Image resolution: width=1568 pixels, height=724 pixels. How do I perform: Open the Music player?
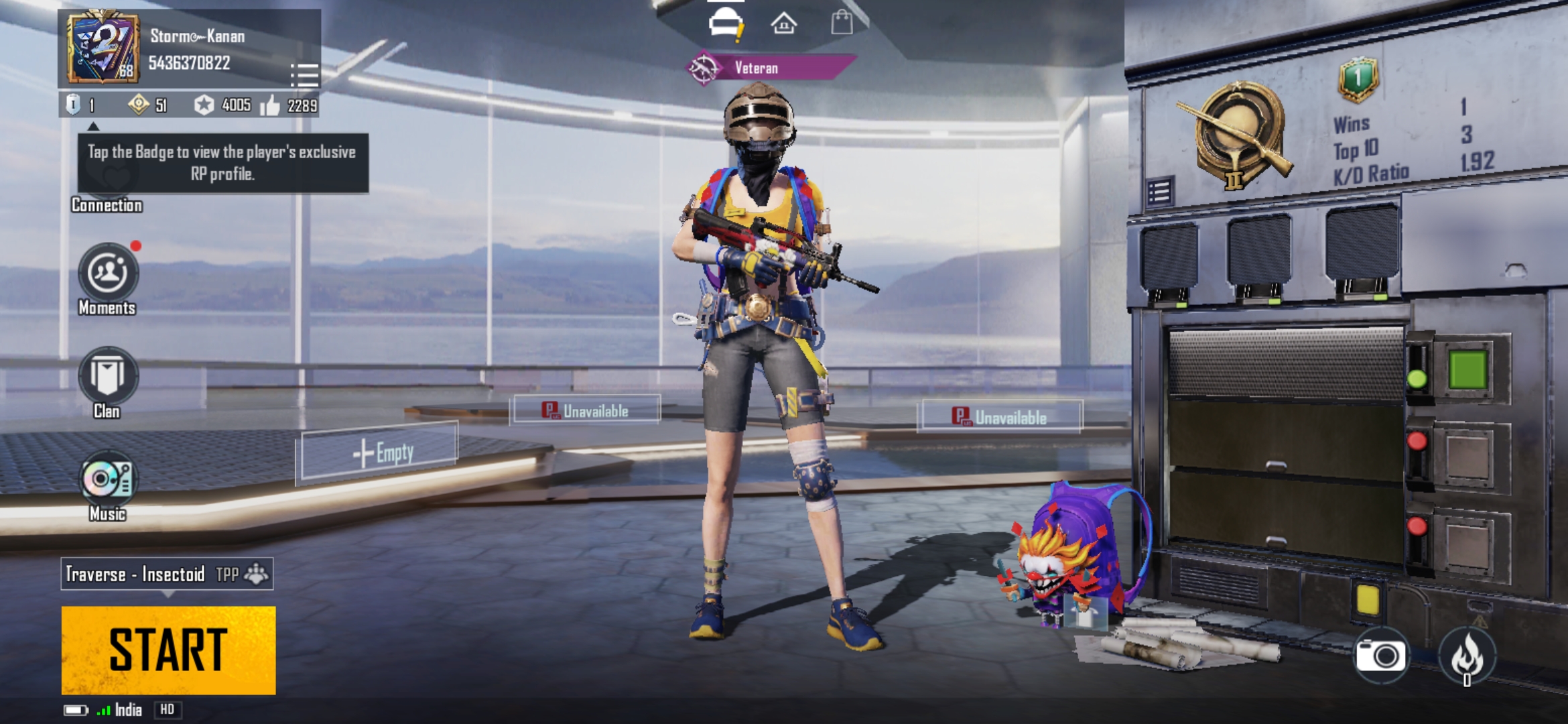108,480
